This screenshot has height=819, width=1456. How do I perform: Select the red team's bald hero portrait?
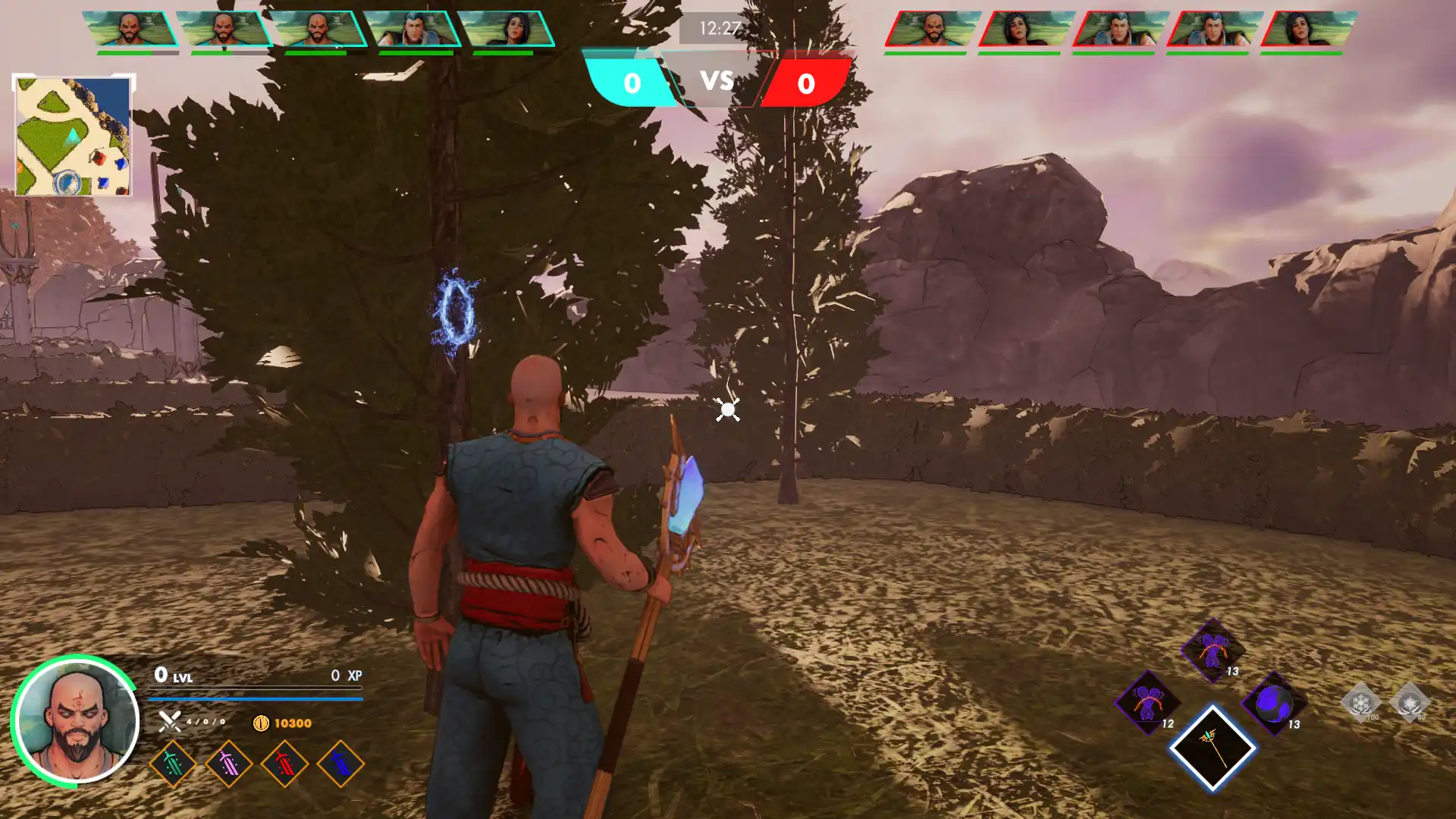932,30
